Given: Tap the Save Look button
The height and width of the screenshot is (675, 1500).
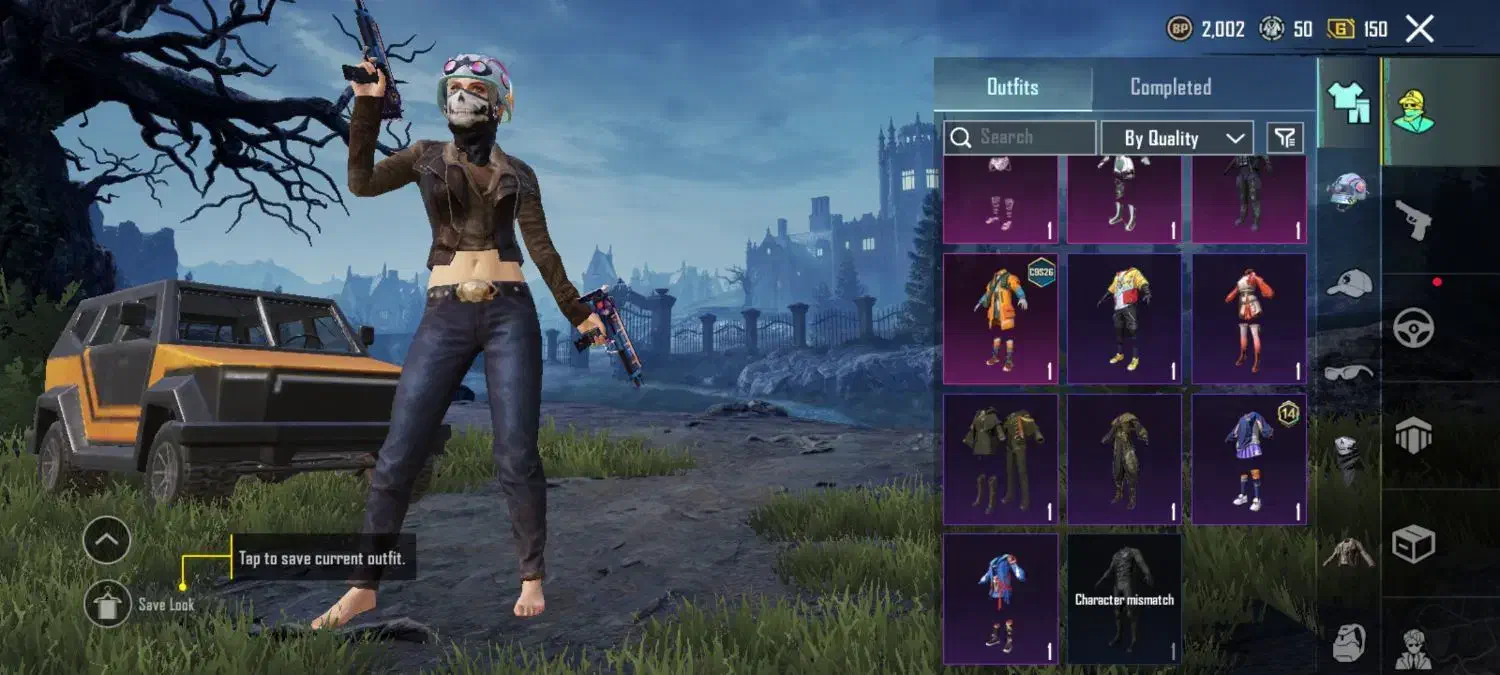Looking at the screenshot, I should point(108,604).
